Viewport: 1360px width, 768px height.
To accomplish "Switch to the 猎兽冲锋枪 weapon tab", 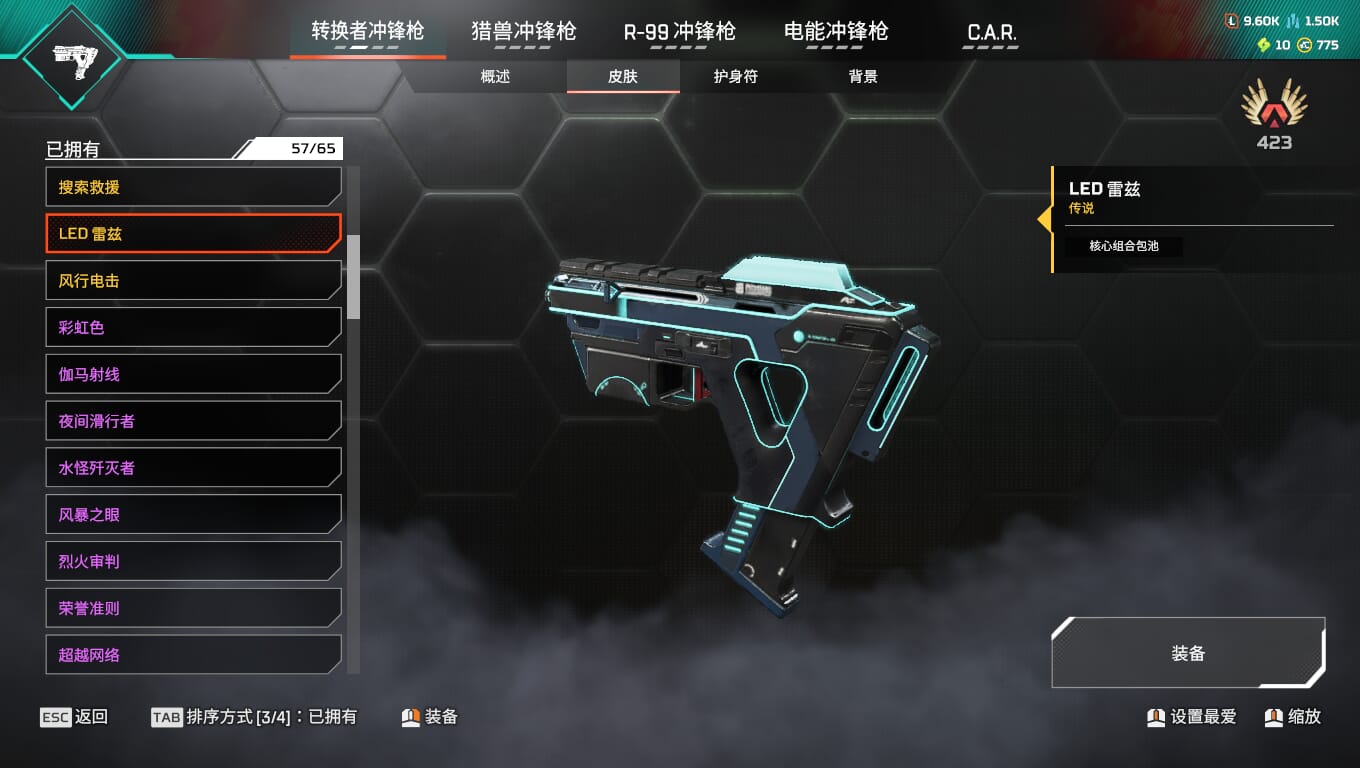I will pyautogui.click(x=524, y=32).
